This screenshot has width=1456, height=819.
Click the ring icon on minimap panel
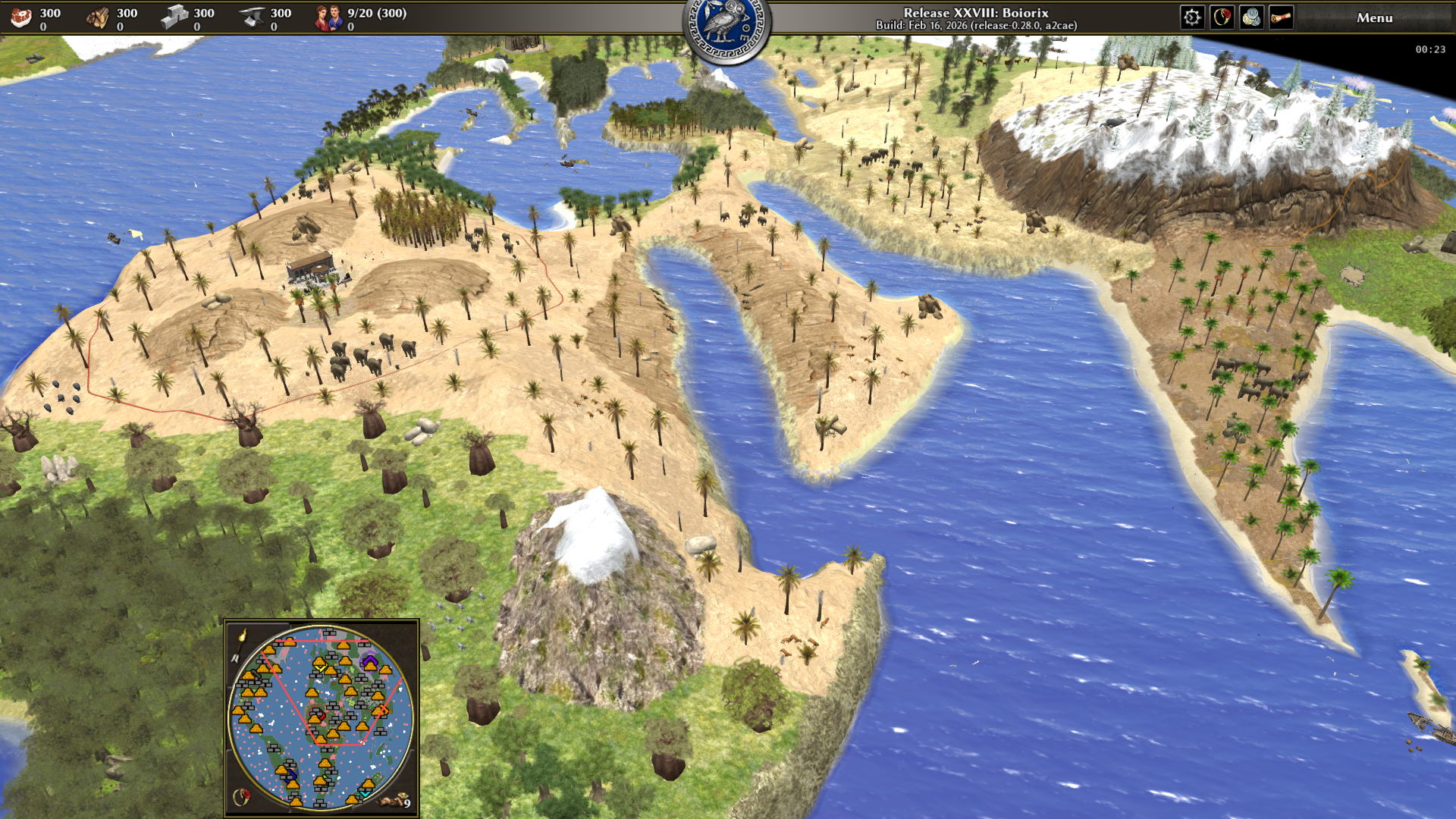coord(242,796)
